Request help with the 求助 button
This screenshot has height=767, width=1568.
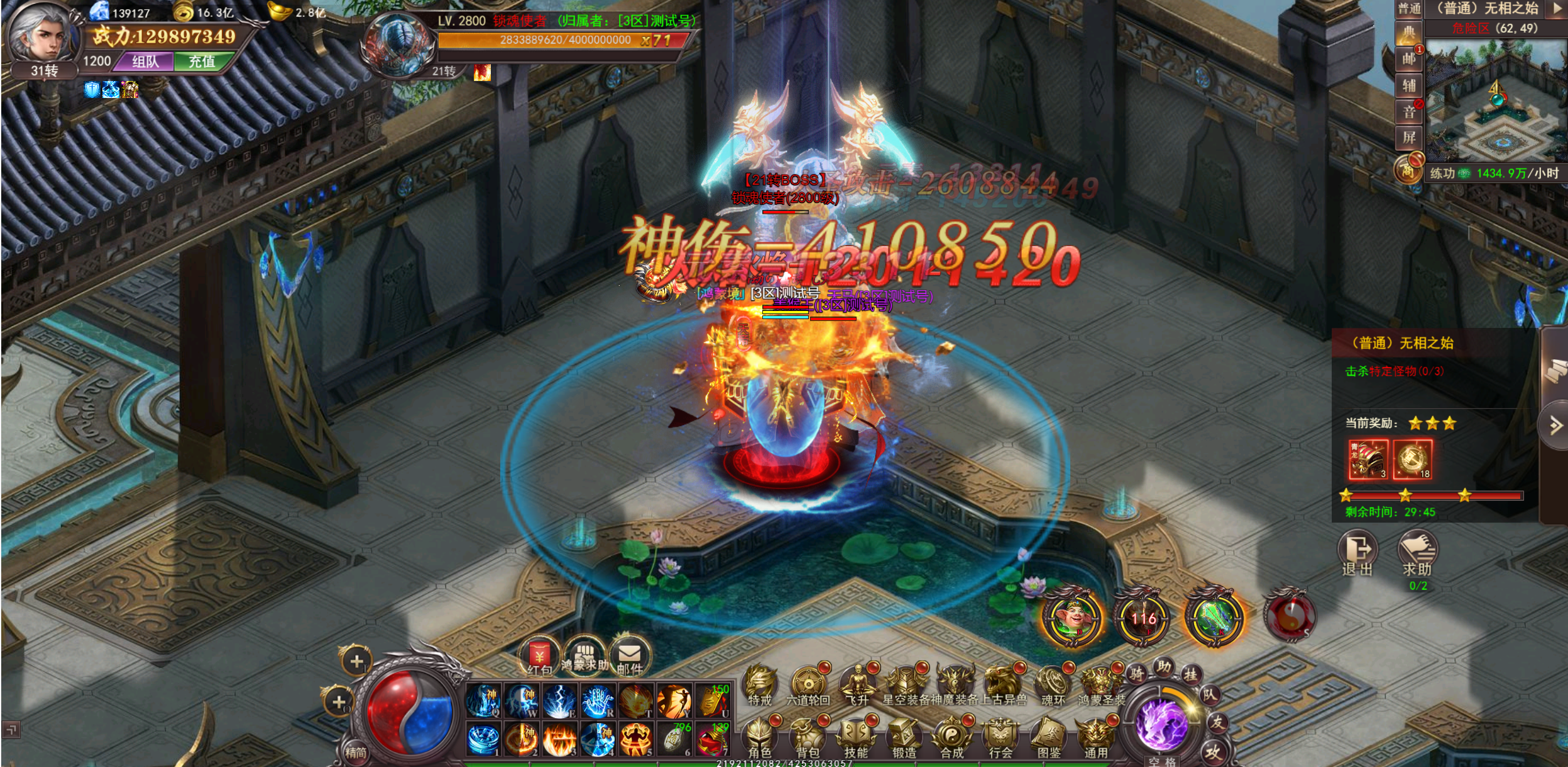pos(1417,552)
